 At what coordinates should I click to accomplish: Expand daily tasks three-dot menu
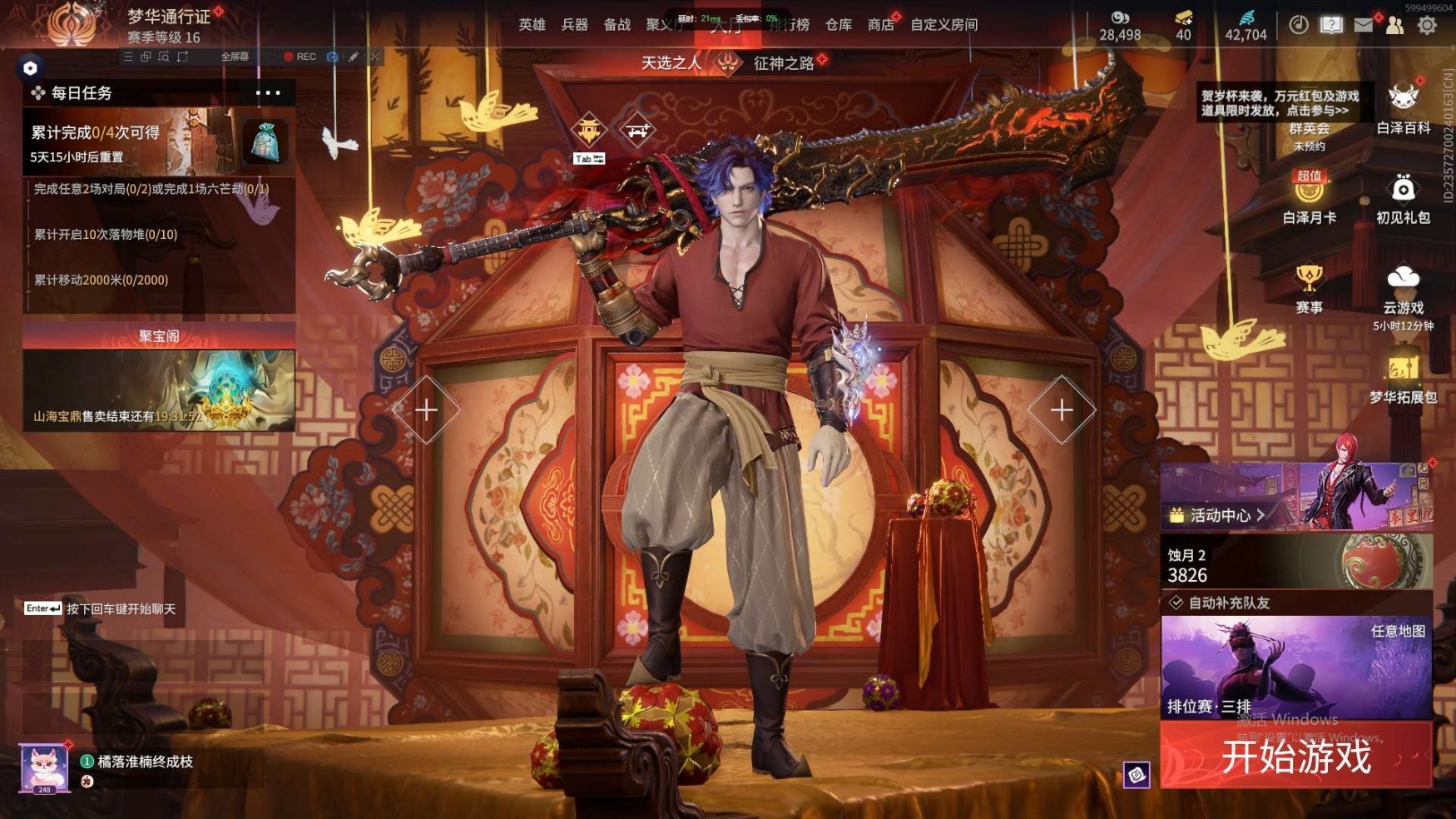[268, 93]
